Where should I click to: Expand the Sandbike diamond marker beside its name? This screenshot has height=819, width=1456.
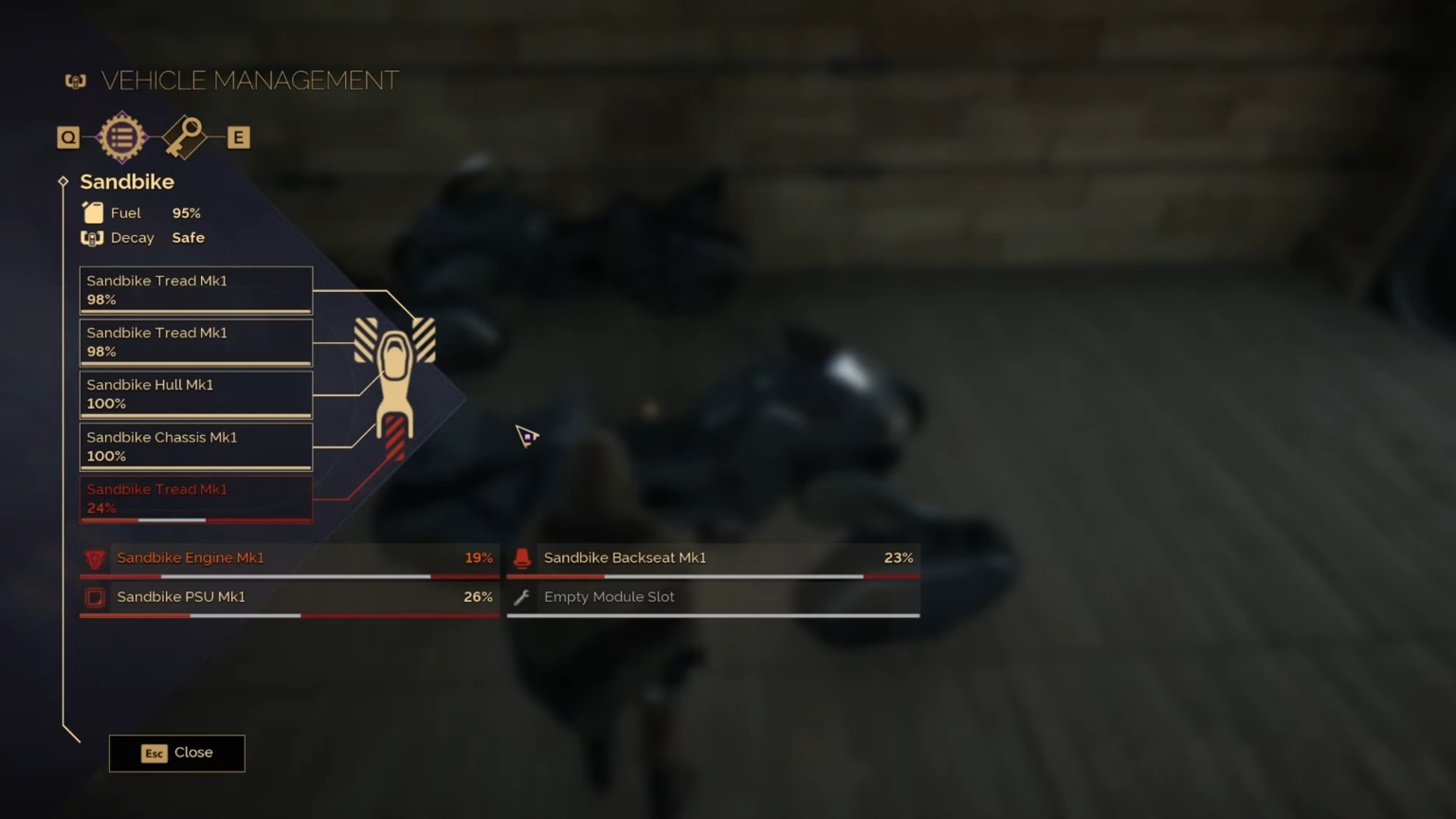[x=63, y=181]
